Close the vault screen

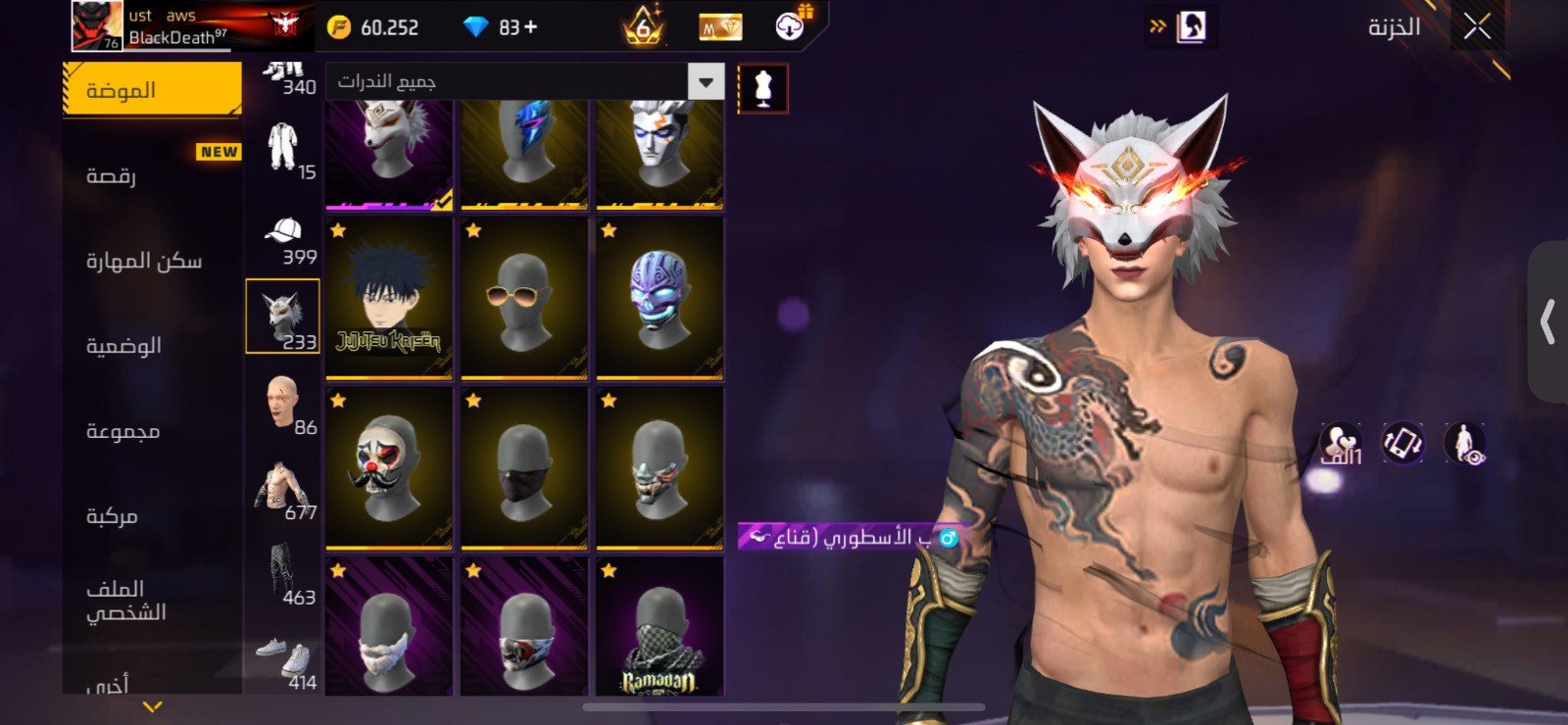(x=1477, y=26)
